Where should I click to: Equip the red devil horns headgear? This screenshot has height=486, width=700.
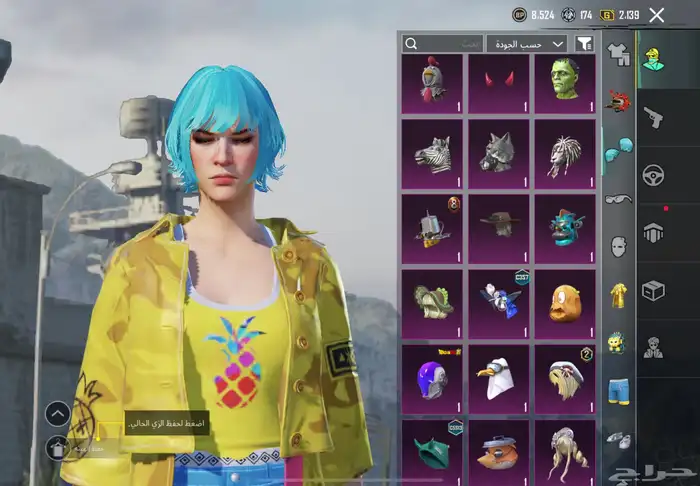(x=498, y=84)
